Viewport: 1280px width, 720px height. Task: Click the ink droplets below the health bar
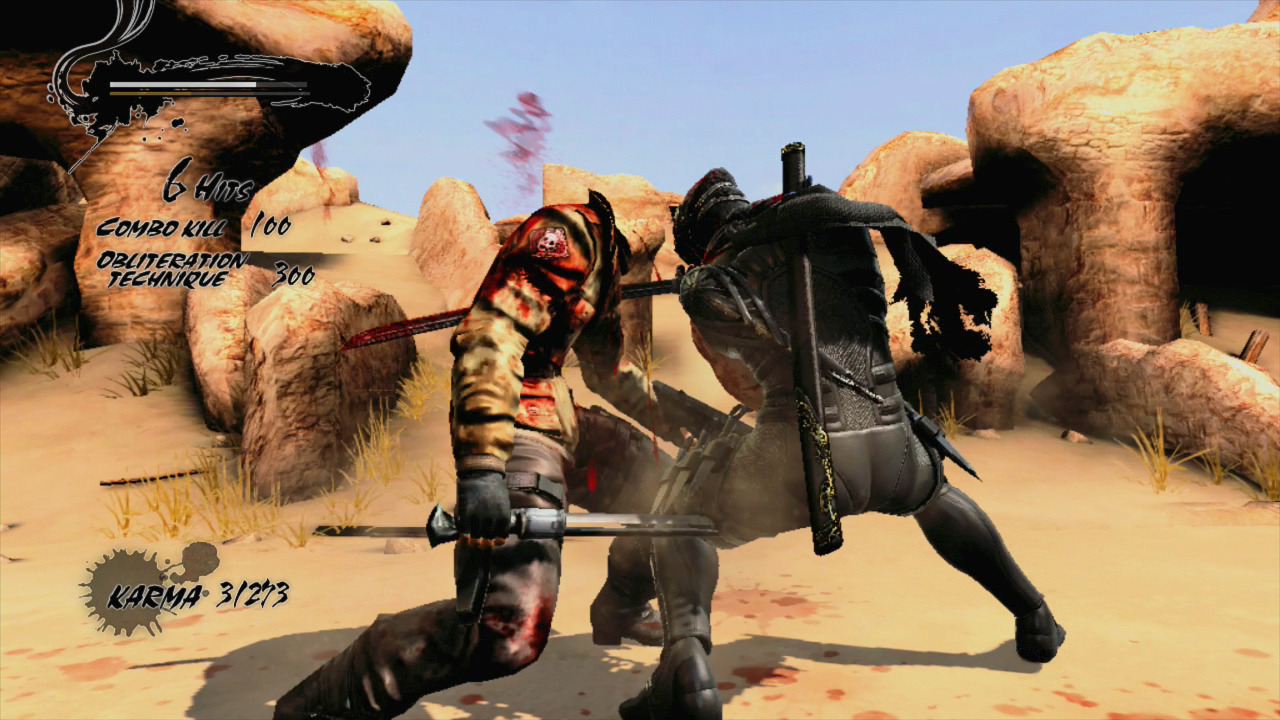point(168,130)
